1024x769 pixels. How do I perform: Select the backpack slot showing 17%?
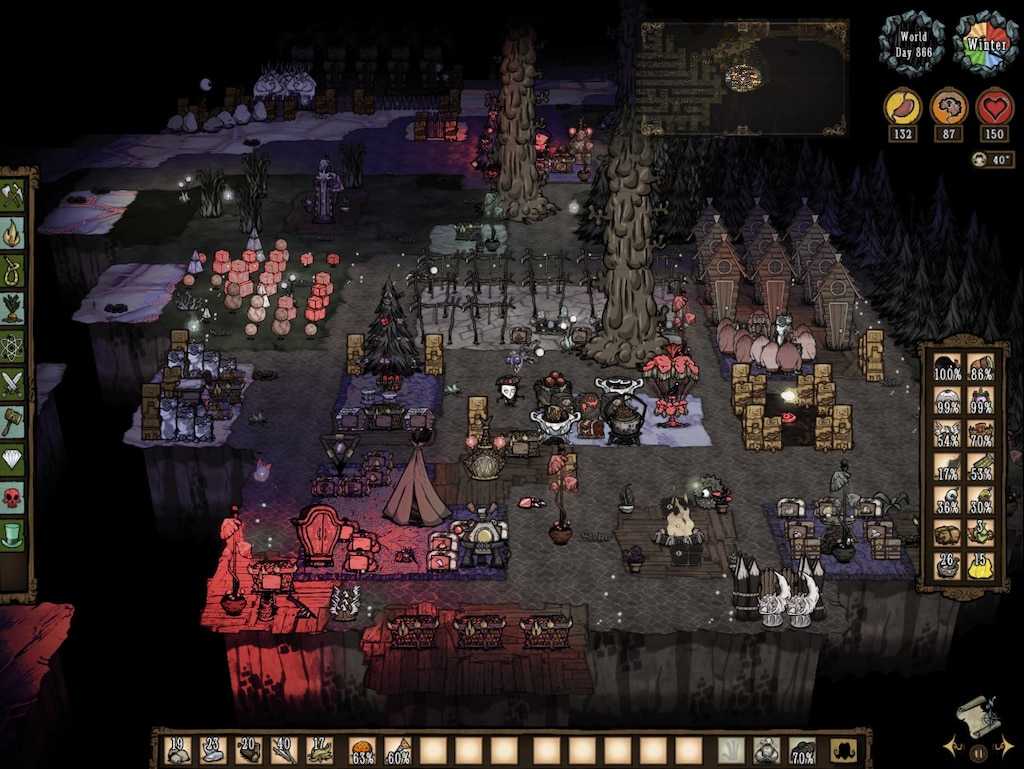point(946,469)
